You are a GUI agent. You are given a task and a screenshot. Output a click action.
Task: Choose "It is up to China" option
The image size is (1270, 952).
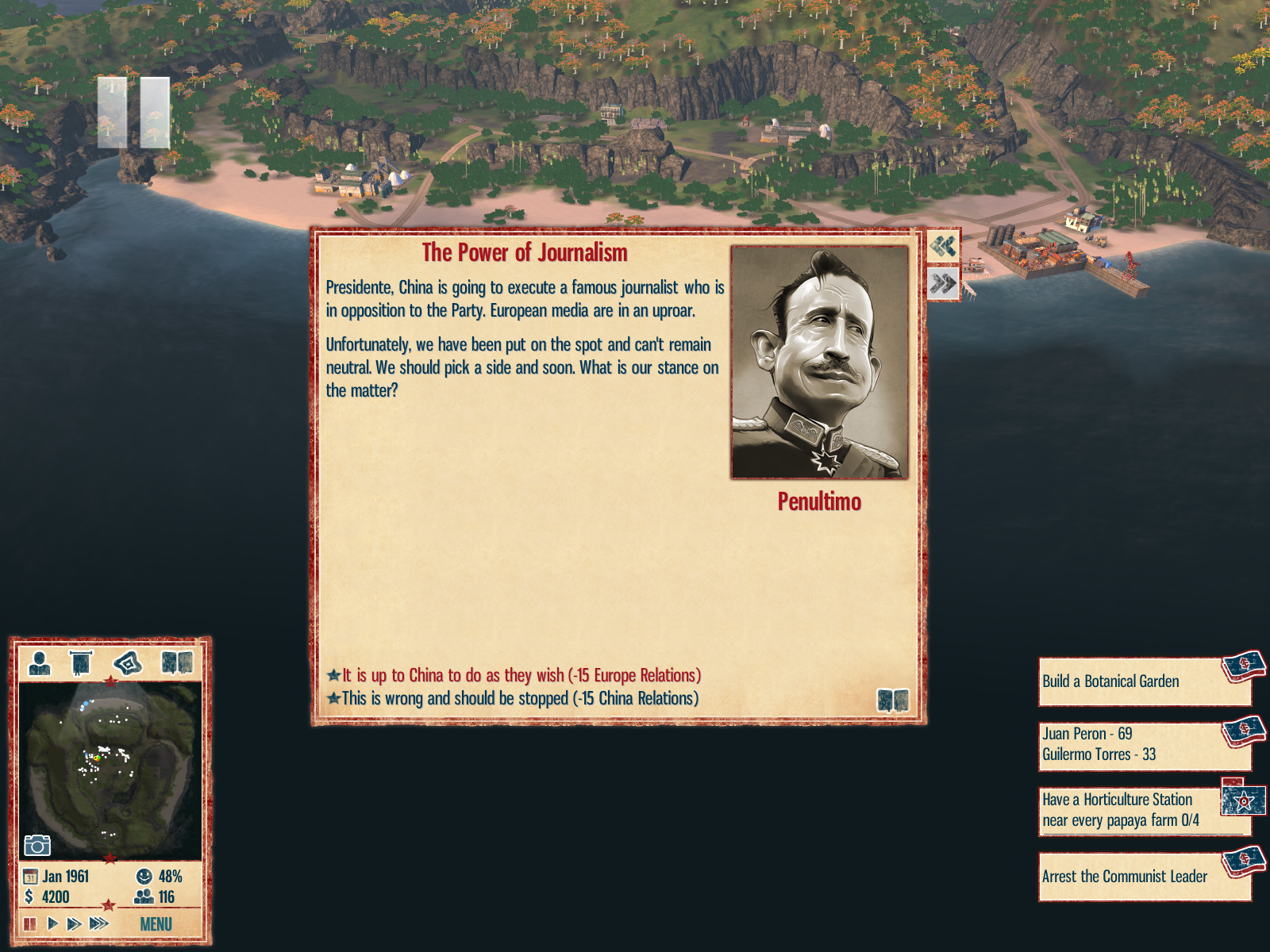[x=521, y=675]
